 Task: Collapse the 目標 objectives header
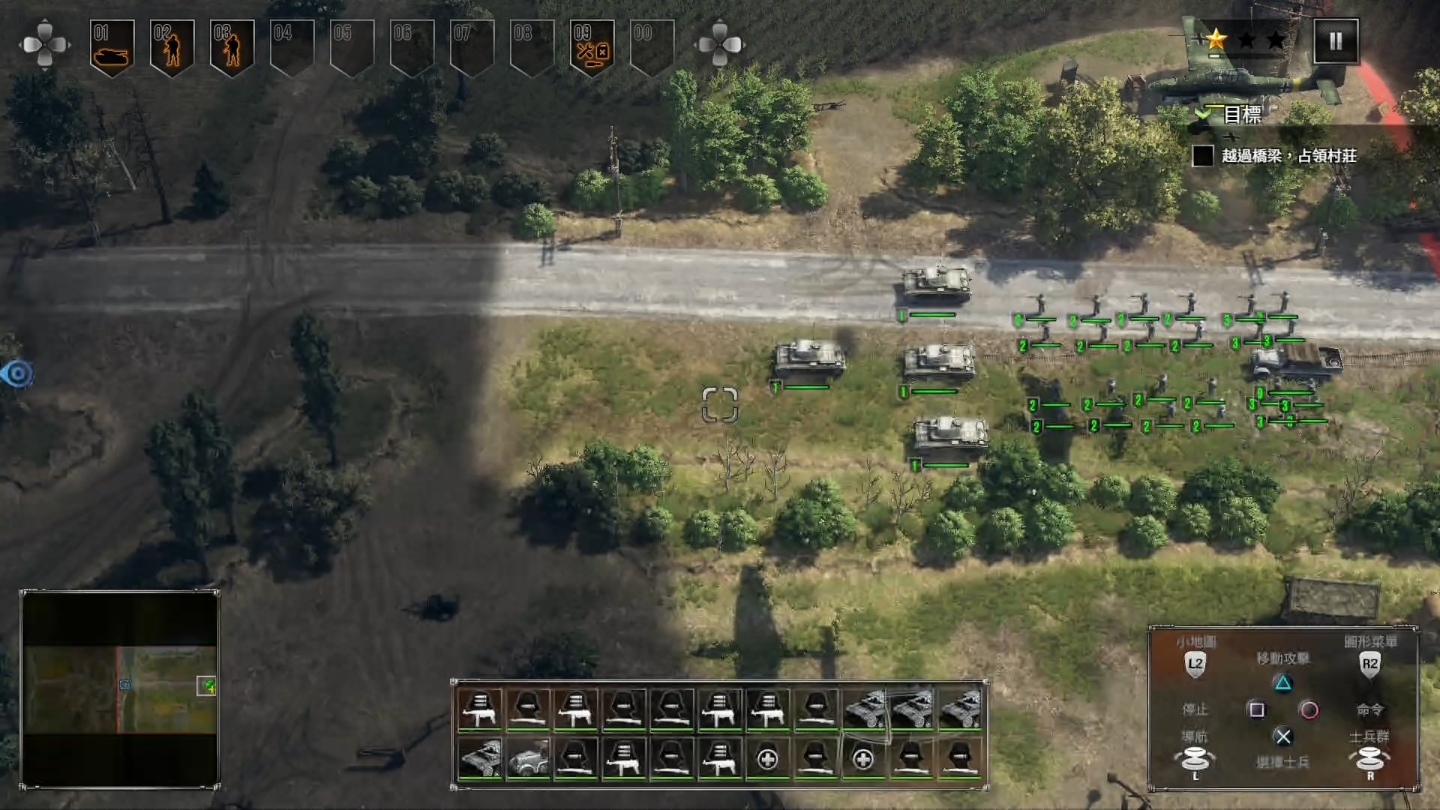1203,115
